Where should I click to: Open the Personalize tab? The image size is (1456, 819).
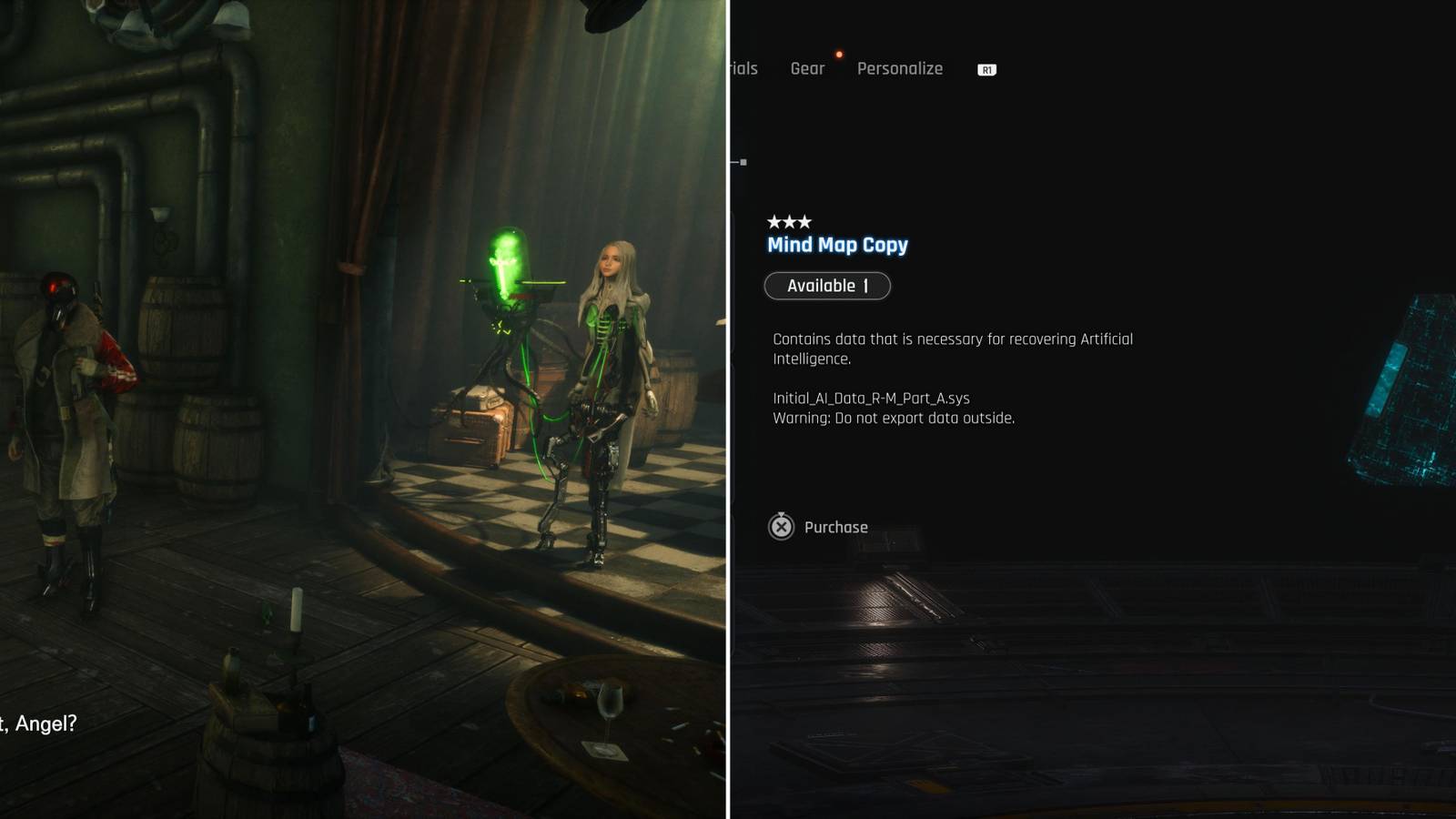(x=899, y=68)
